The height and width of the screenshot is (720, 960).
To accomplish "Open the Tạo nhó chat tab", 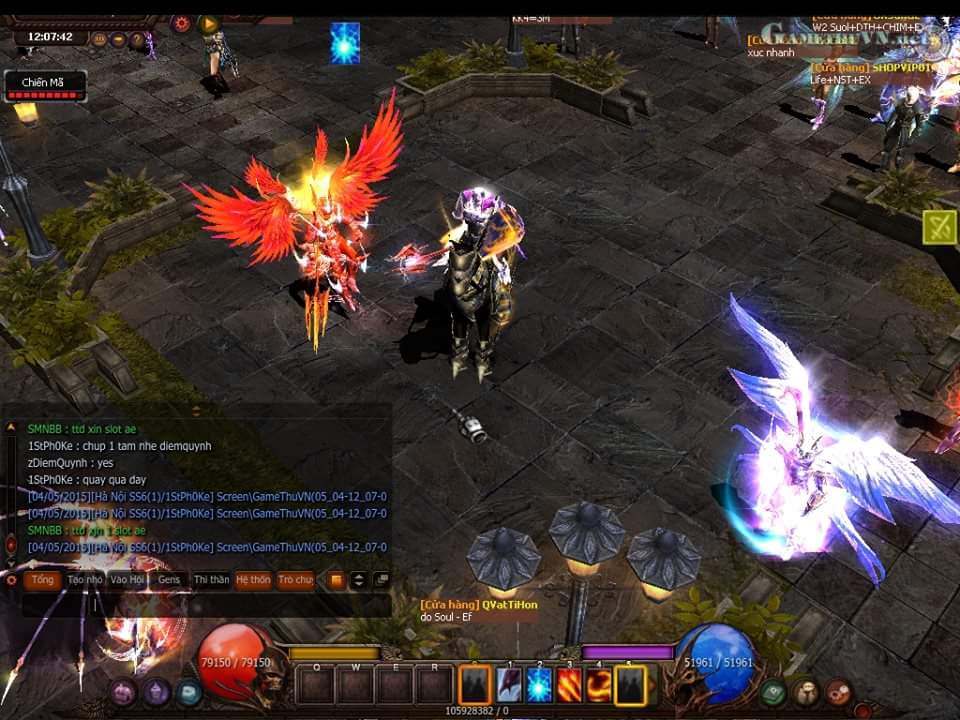I will tap(85, 580).
